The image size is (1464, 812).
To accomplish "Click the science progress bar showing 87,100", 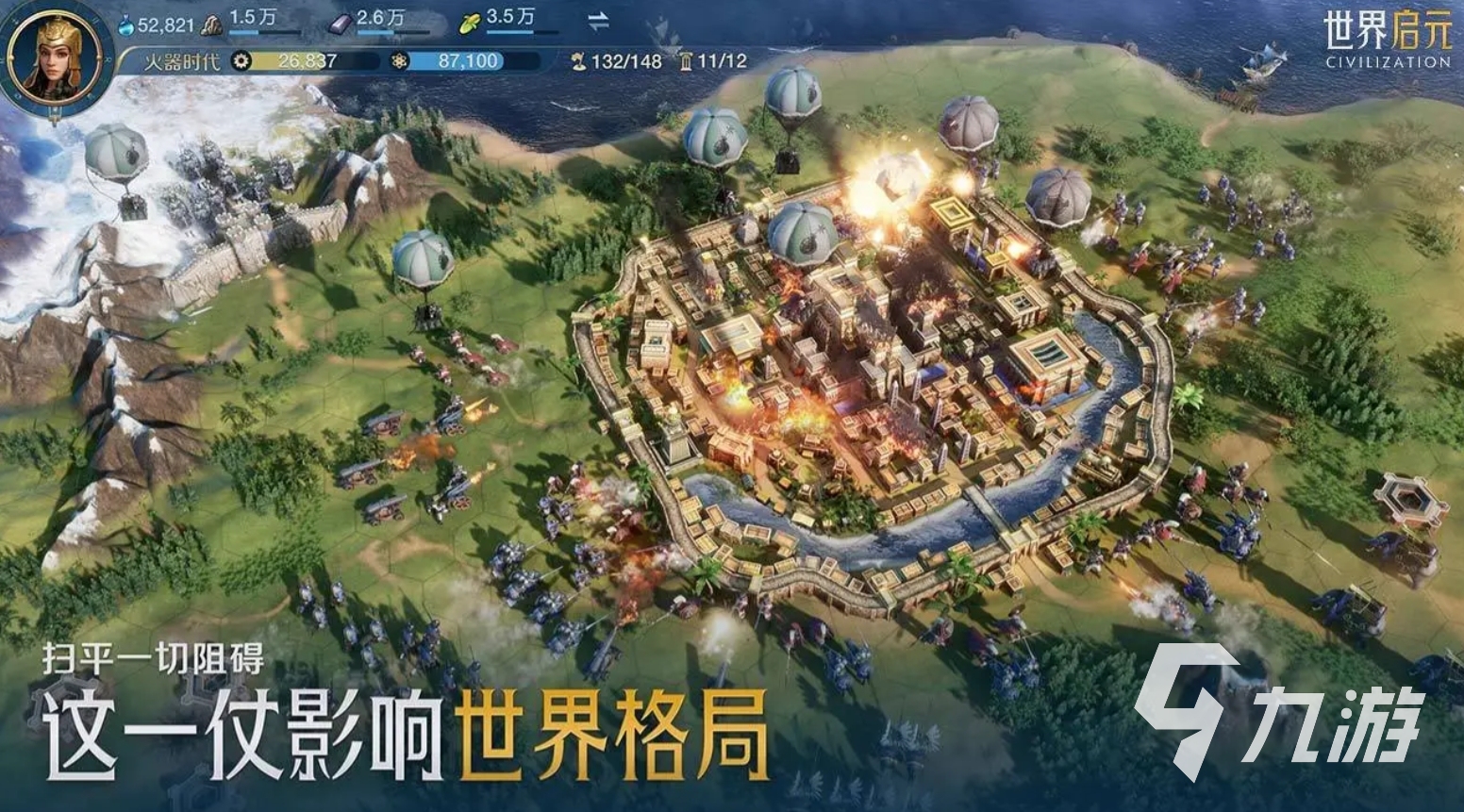I will point(468,58).
